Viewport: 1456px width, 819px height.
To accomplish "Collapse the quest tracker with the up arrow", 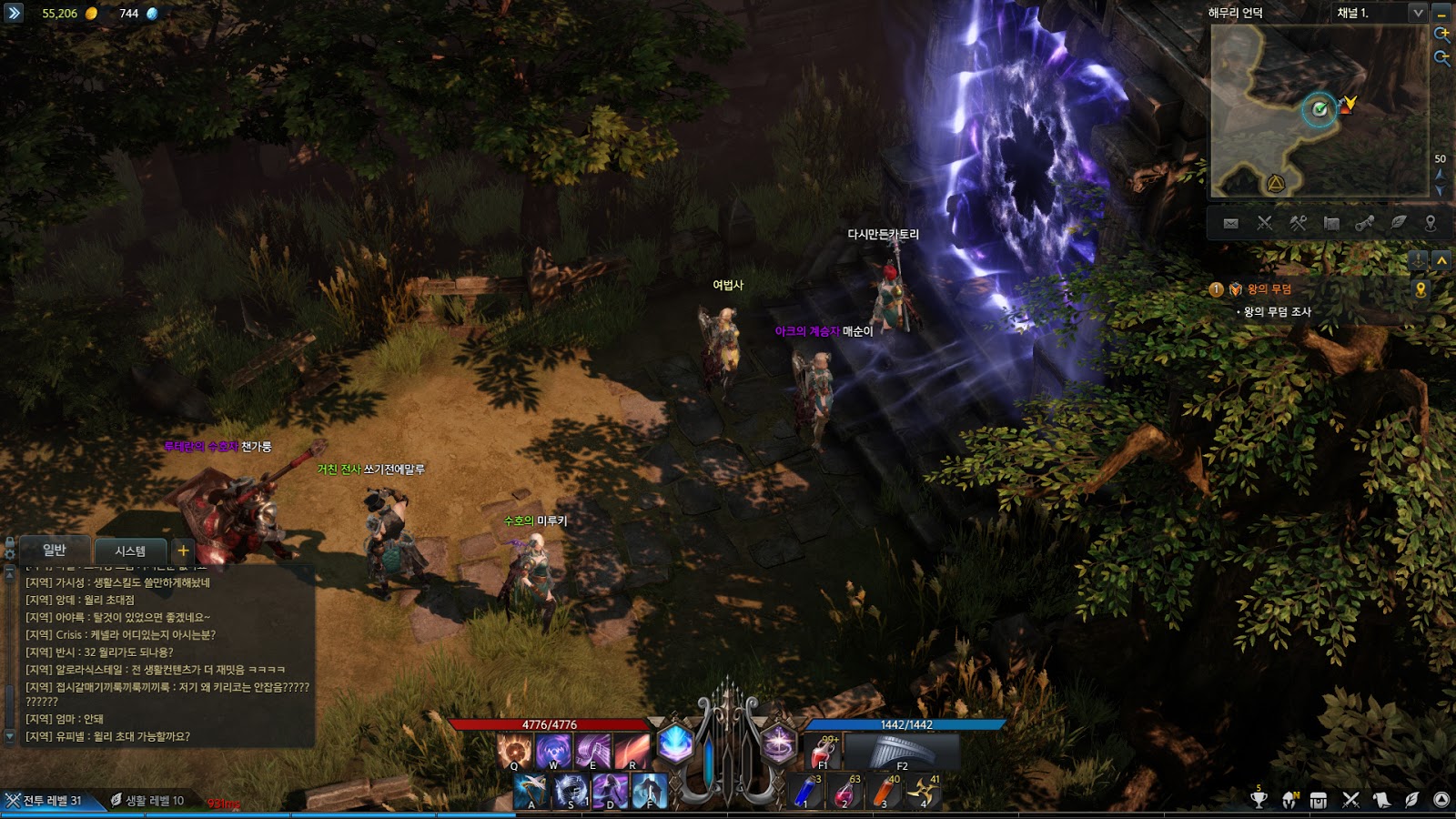I will (1441, 260).
